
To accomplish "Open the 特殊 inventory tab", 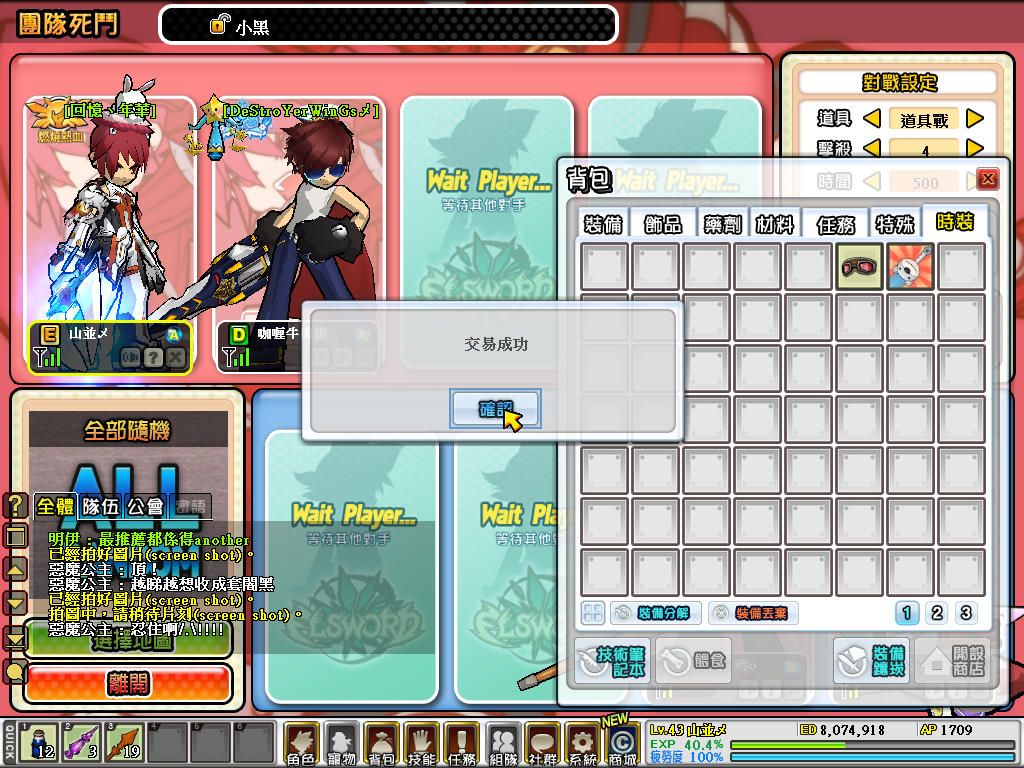I will [x=894, y=224].
